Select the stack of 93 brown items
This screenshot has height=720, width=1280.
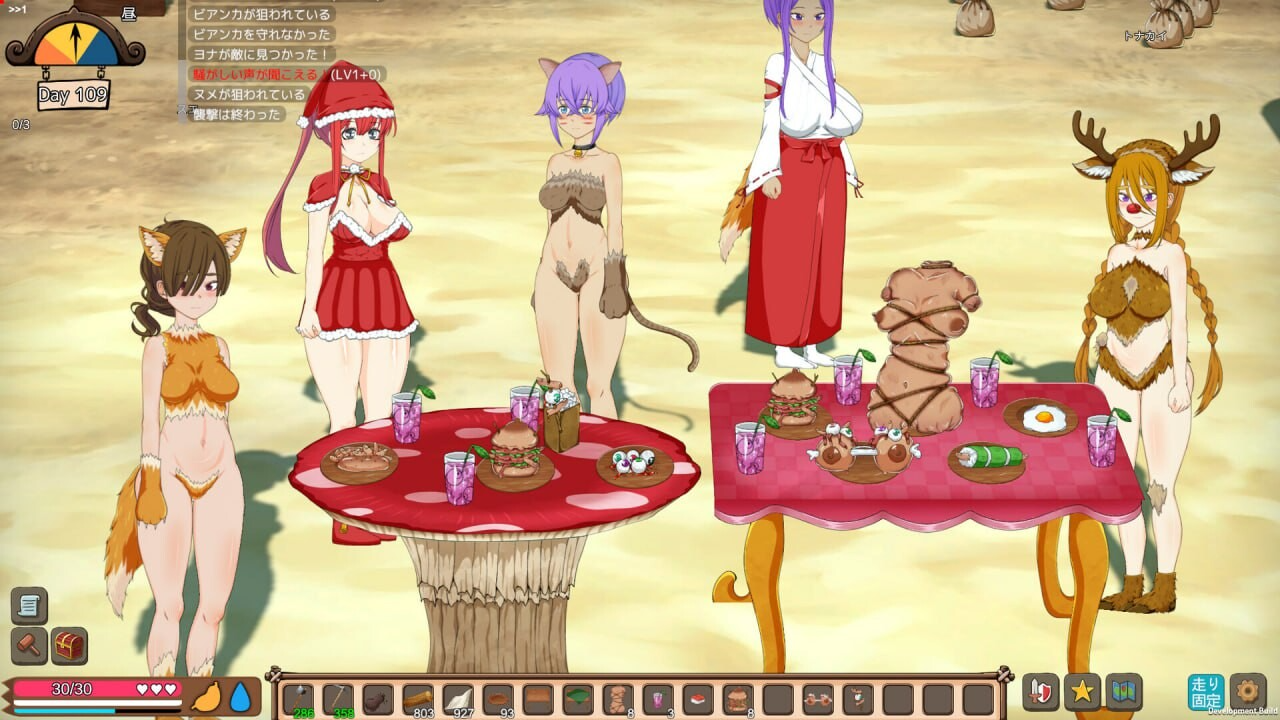tap(498, 698)
